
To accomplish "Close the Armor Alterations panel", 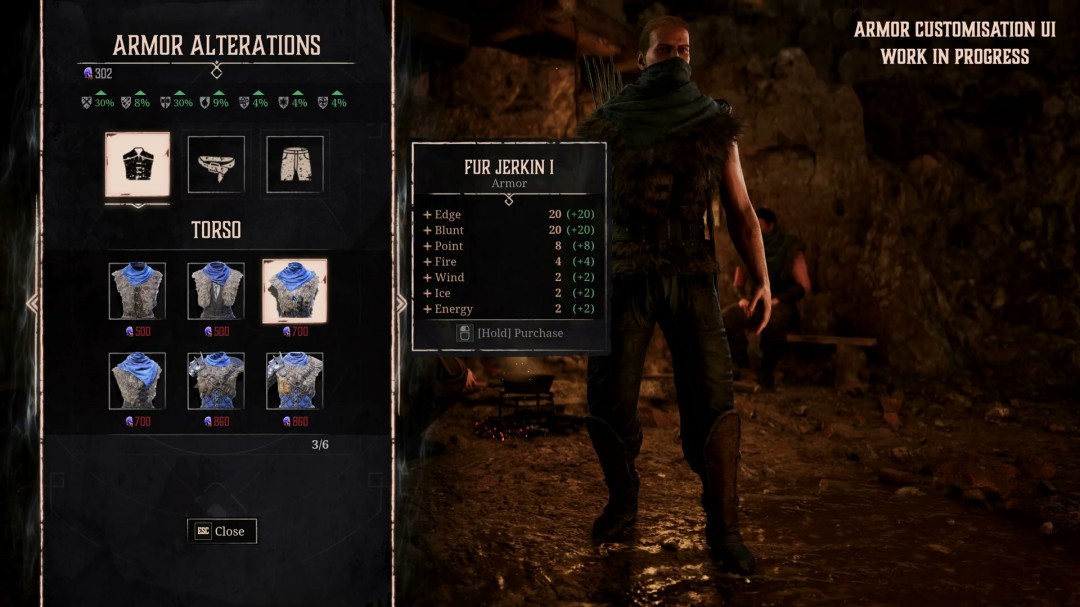I will point(222,531).
